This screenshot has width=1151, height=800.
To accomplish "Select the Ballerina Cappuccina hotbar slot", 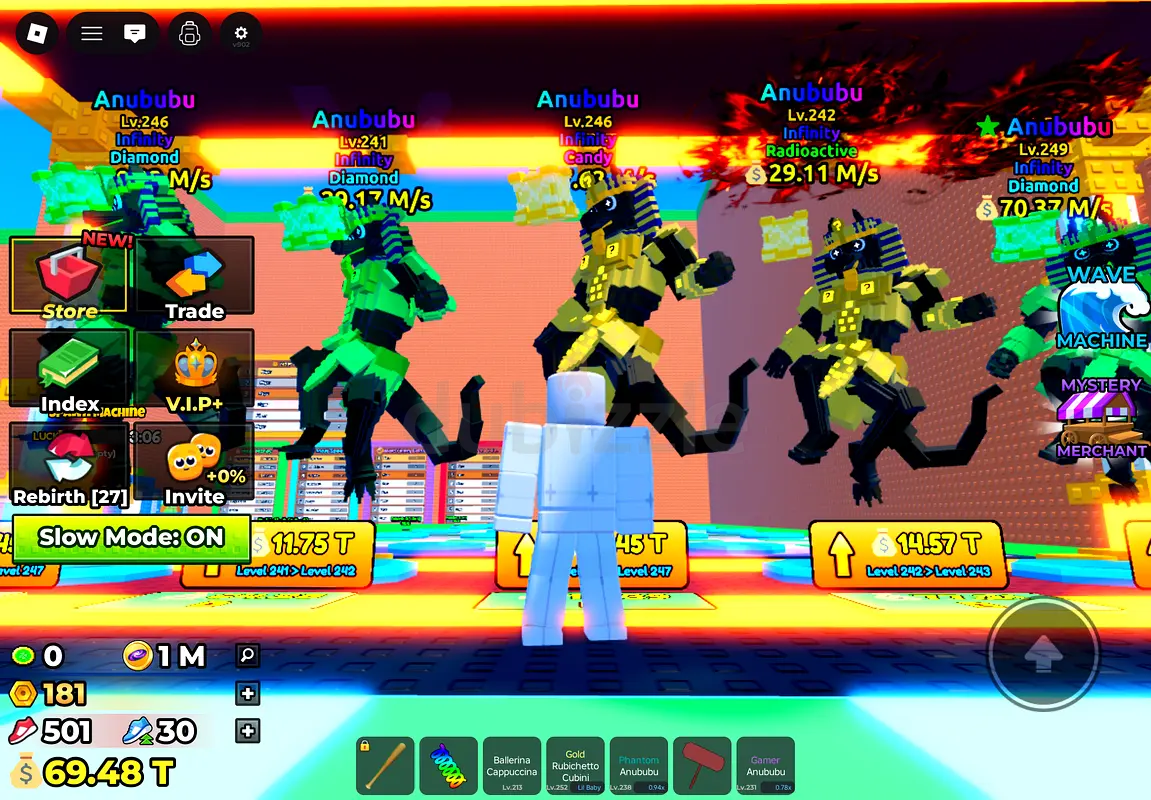I will click(511, 767).
